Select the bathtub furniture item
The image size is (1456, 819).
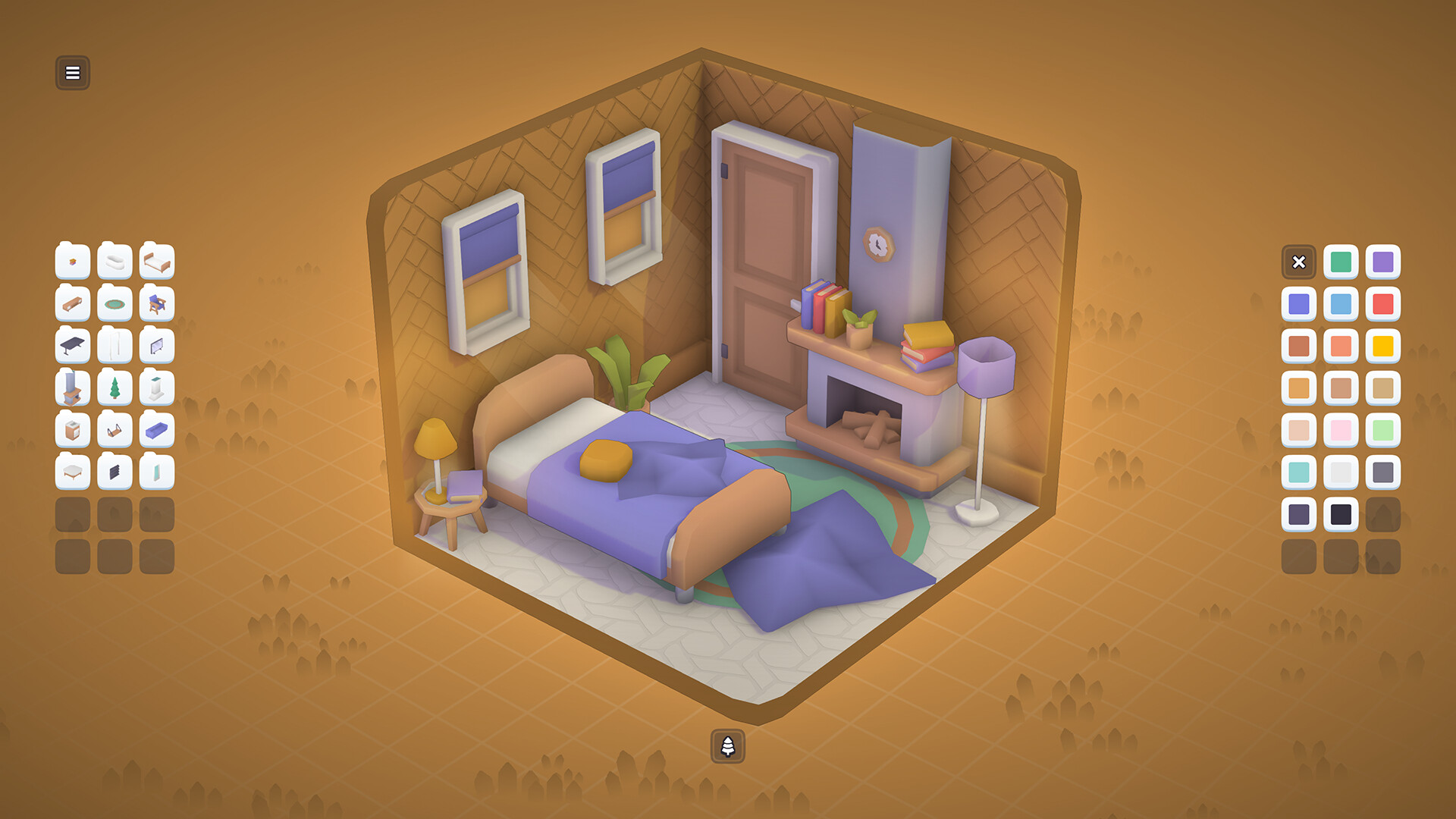(115, 262)
